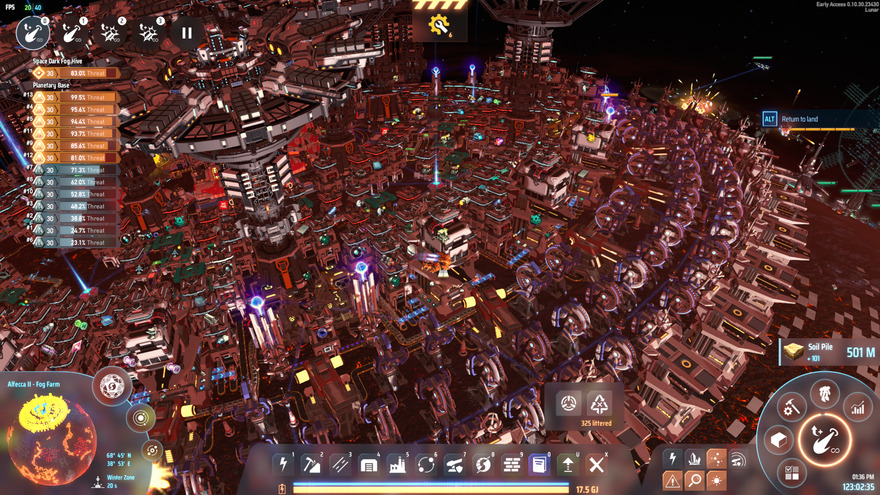
Task: Select the dismantle X tool
Action: click(596, 464)
